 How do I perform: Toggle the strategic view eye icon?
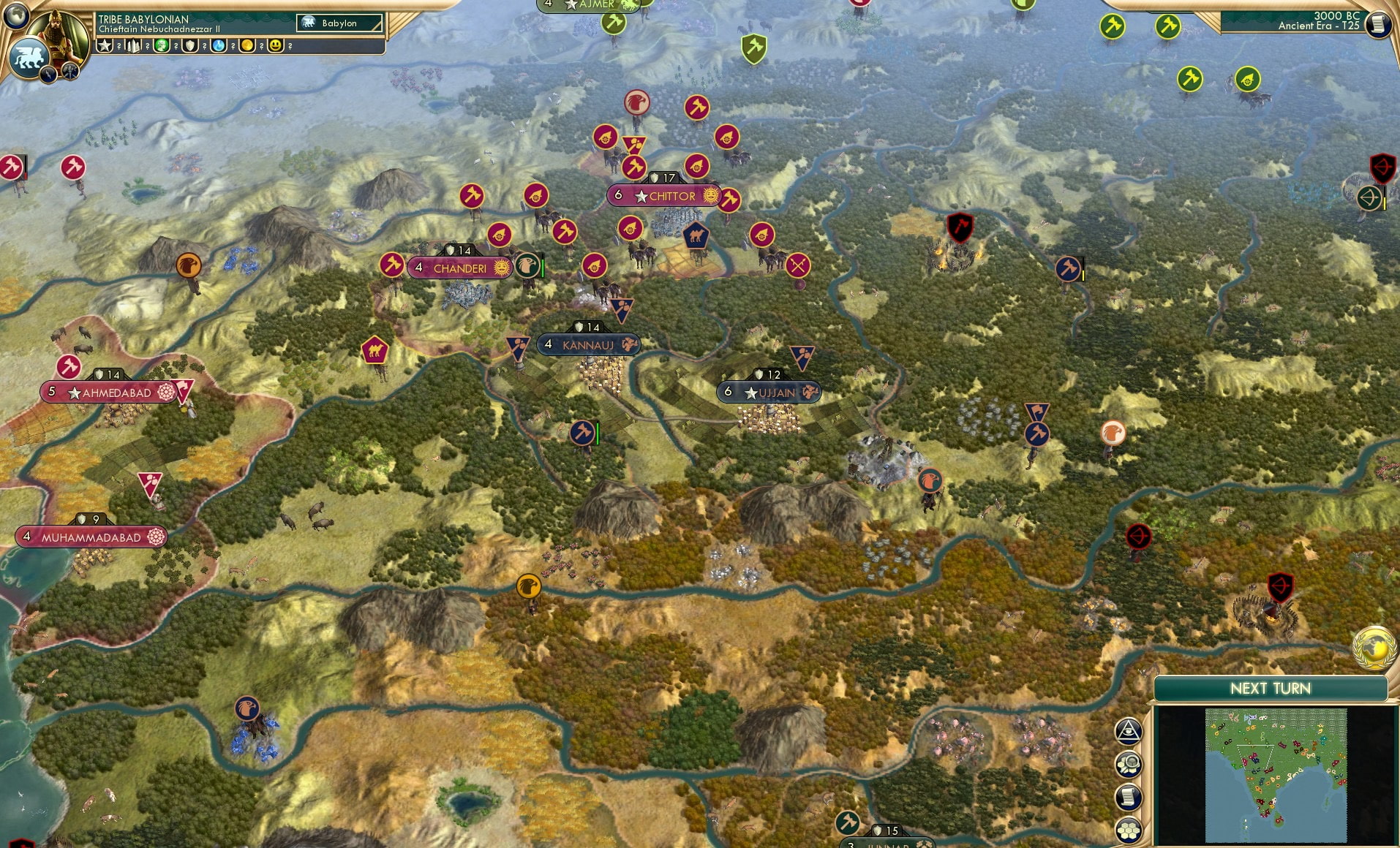pos(1129,731)
